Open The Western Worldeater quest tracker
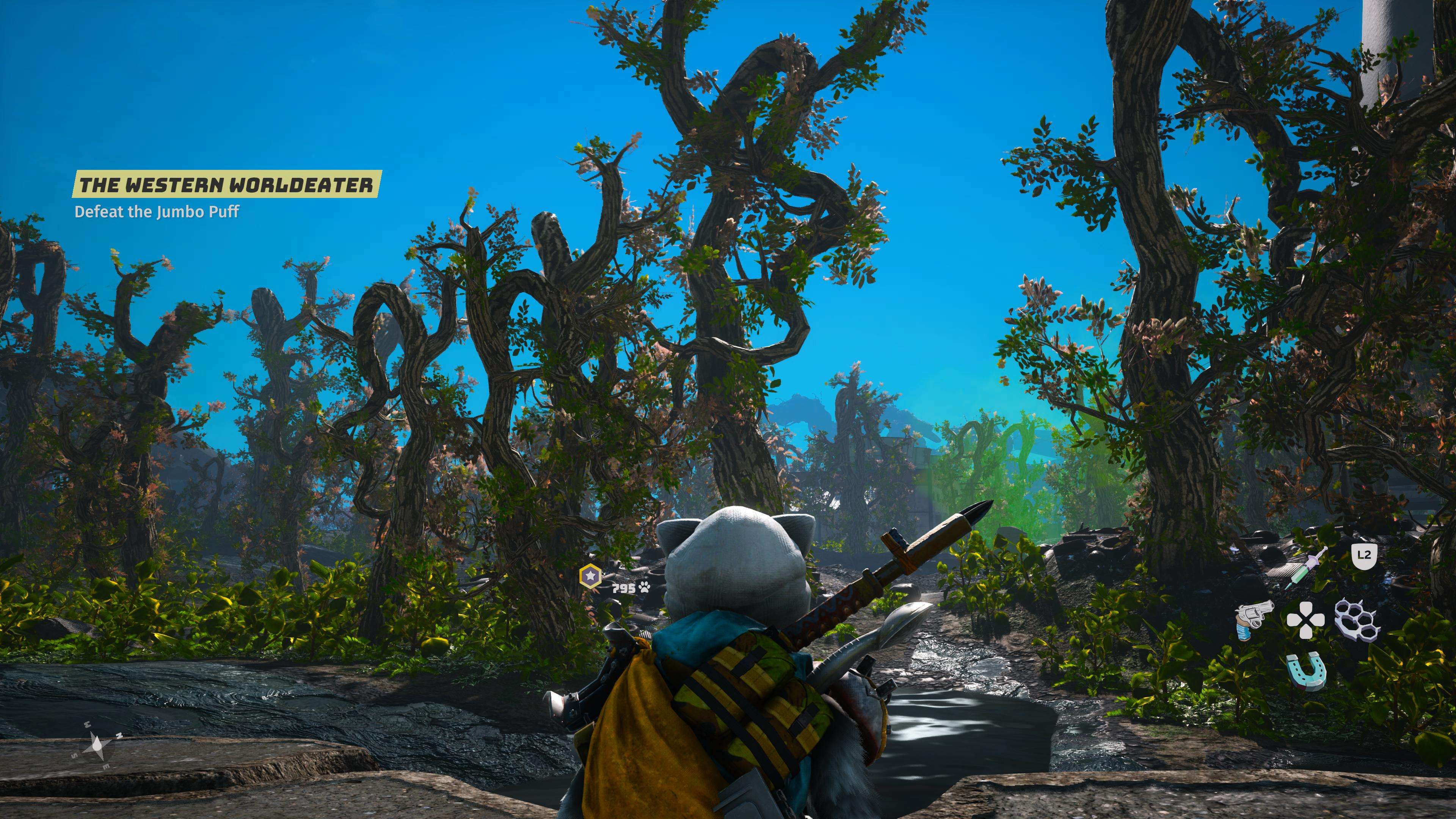1456x819 pixels. coord(226,185)
